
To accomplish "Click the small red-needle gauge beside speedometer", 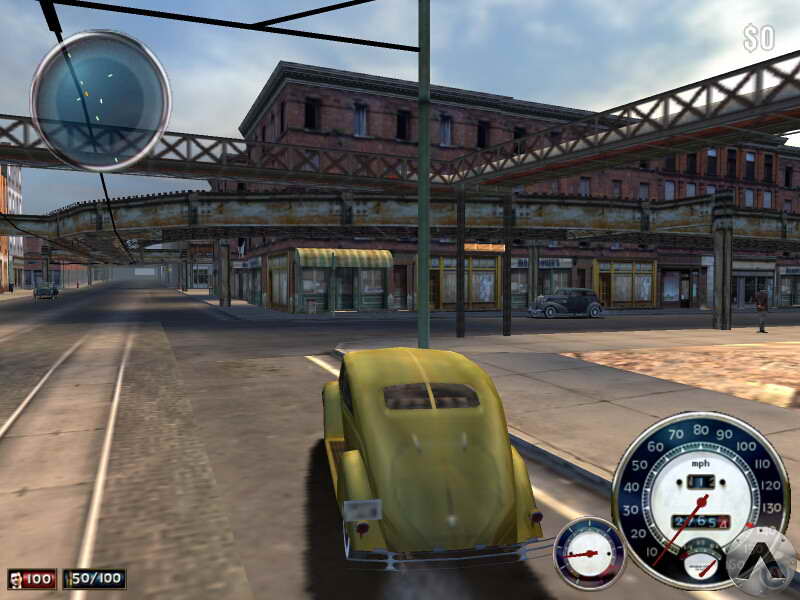I will [x=589, y=552].
